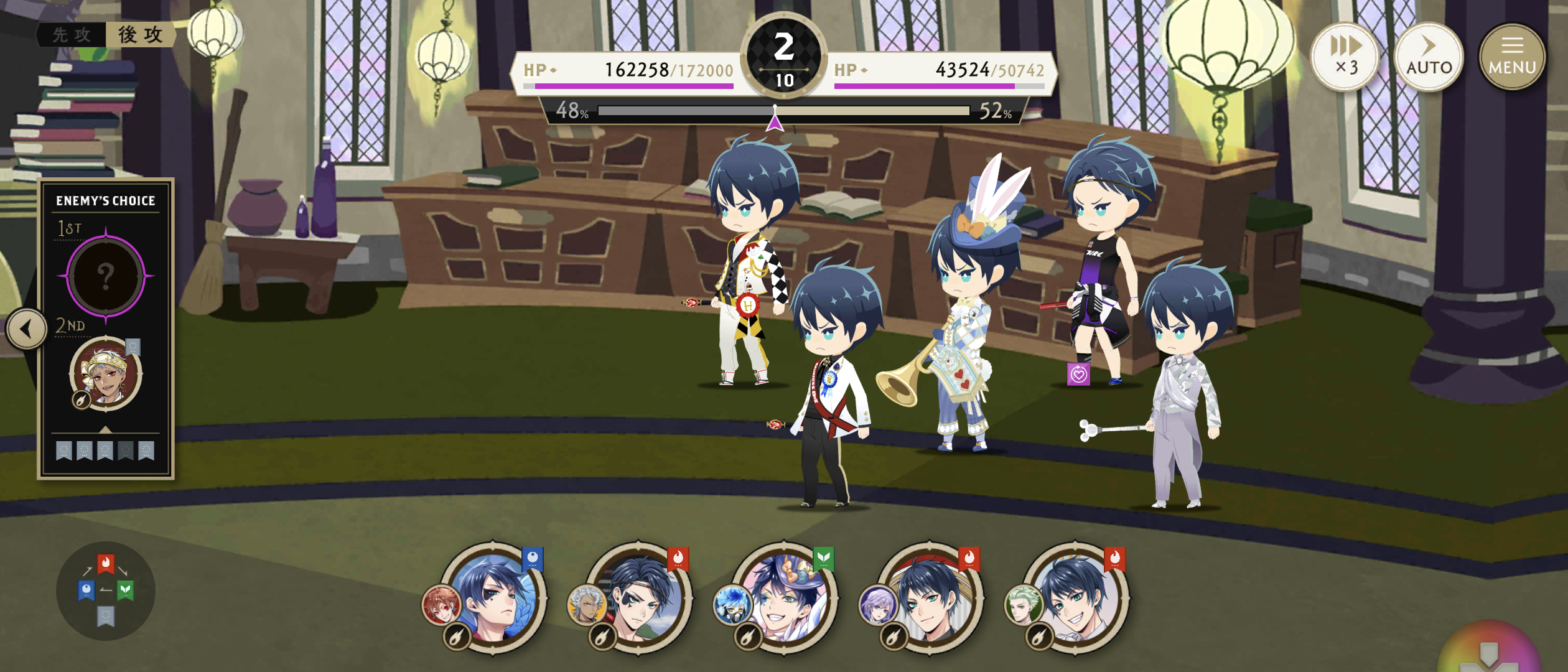Open the element affinity chart
1568x672 pixels.
[x=105, y=590]
